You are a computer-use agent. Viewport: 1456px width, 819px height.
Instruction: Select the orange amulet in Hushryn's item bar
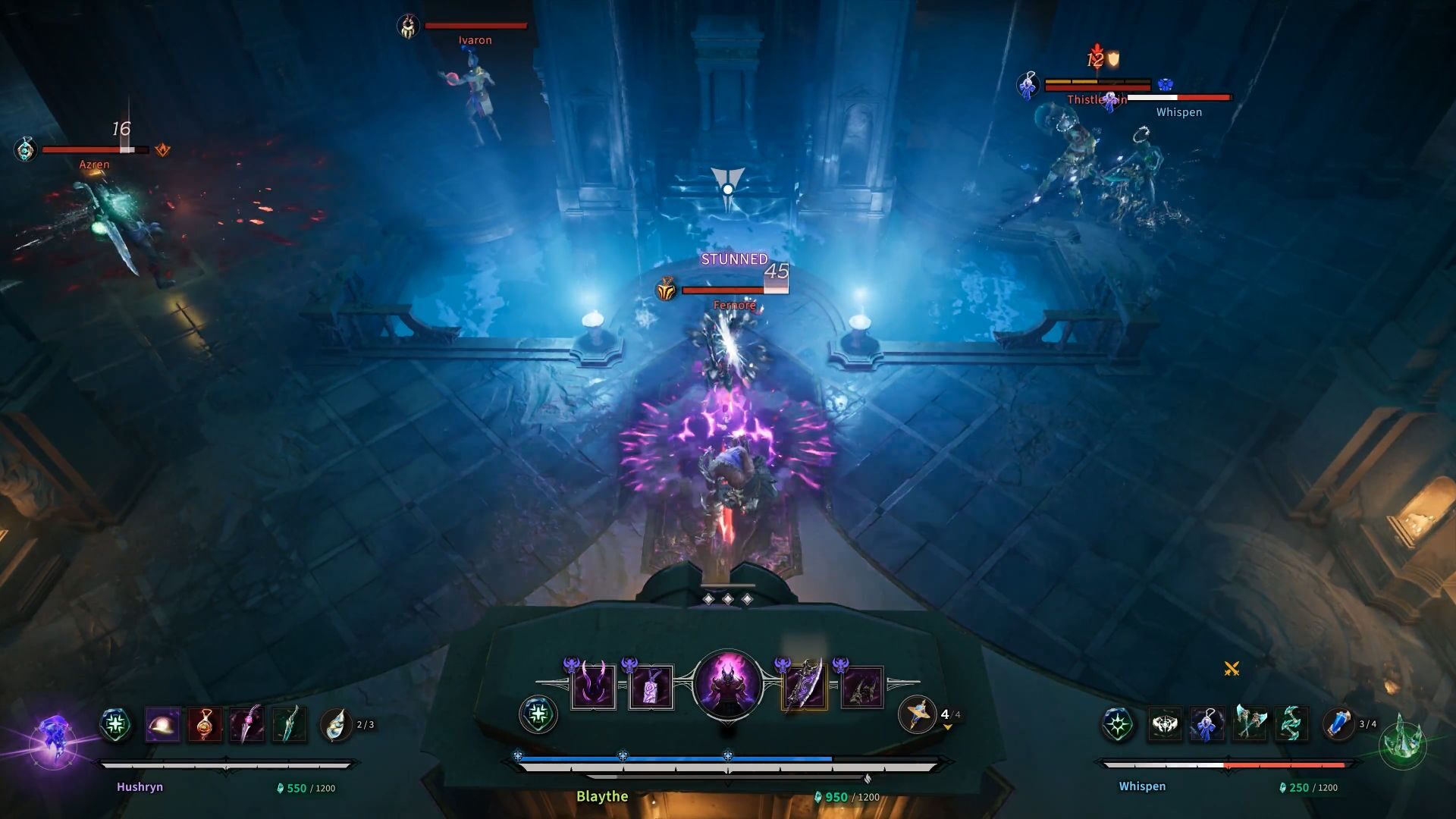(205, 723)
